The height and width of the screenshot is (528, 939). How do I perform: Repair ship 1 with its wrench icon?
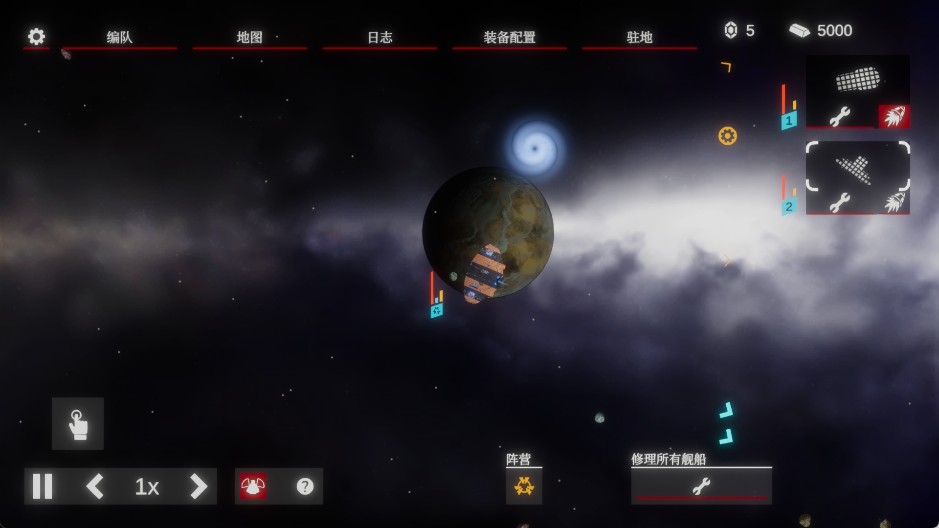(840, 116)
